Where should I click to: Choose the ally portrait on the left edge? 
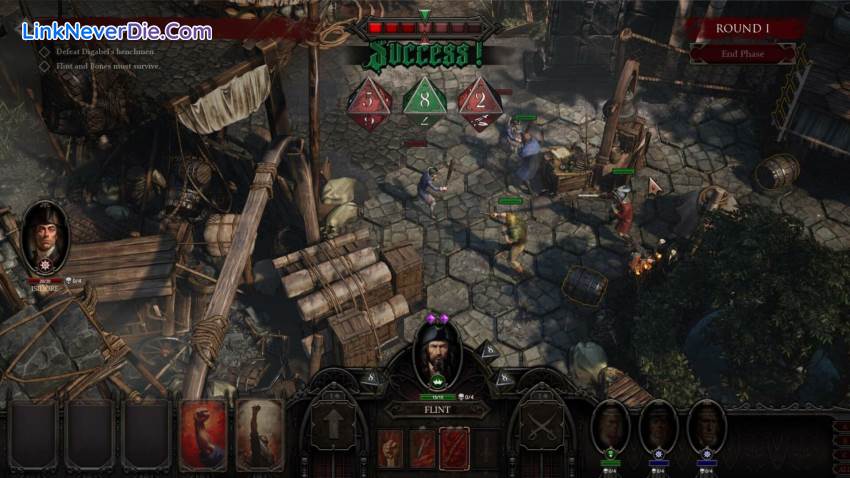pyautogui.click(x=45, y=237)
